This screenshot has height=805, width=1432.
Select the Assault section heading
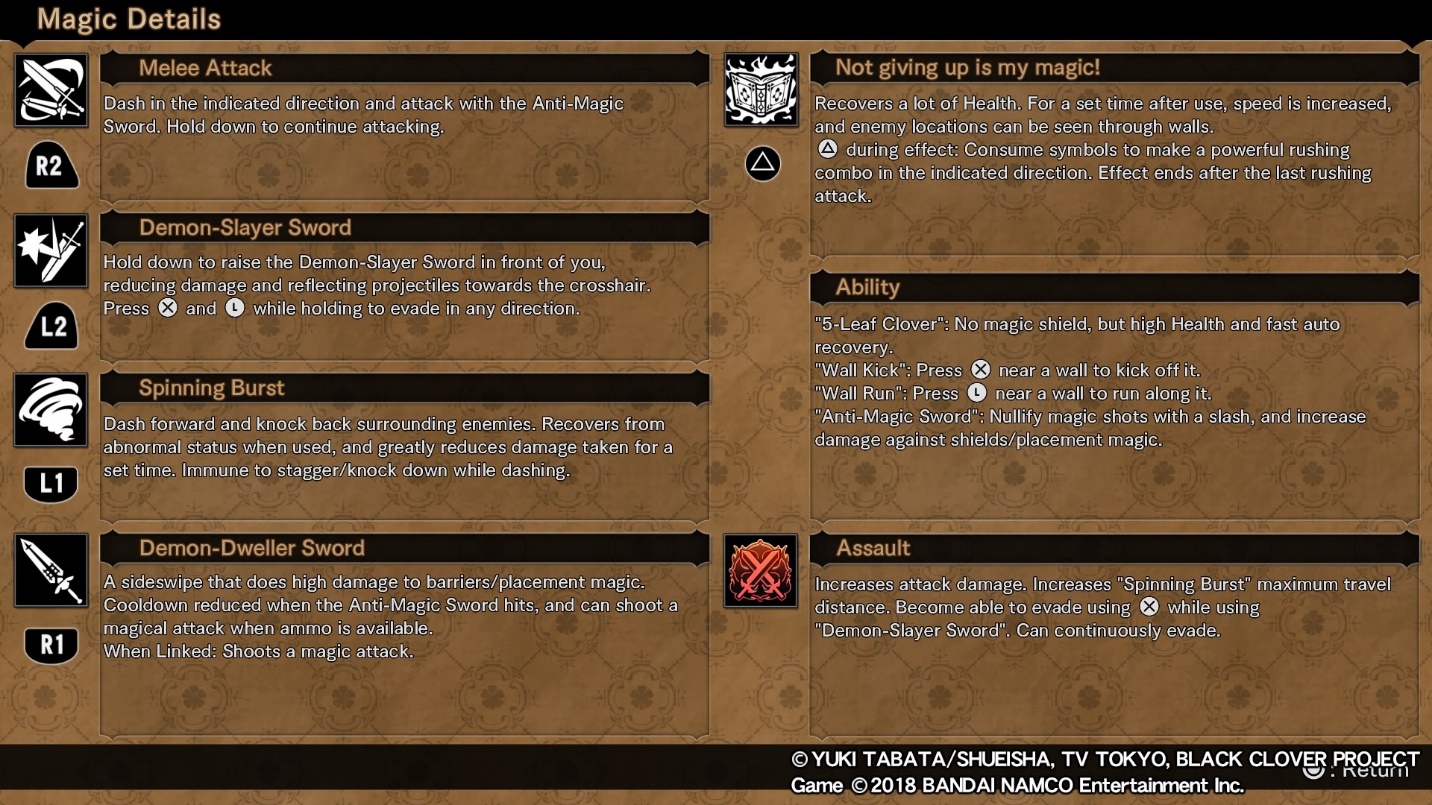coord(873,548)
